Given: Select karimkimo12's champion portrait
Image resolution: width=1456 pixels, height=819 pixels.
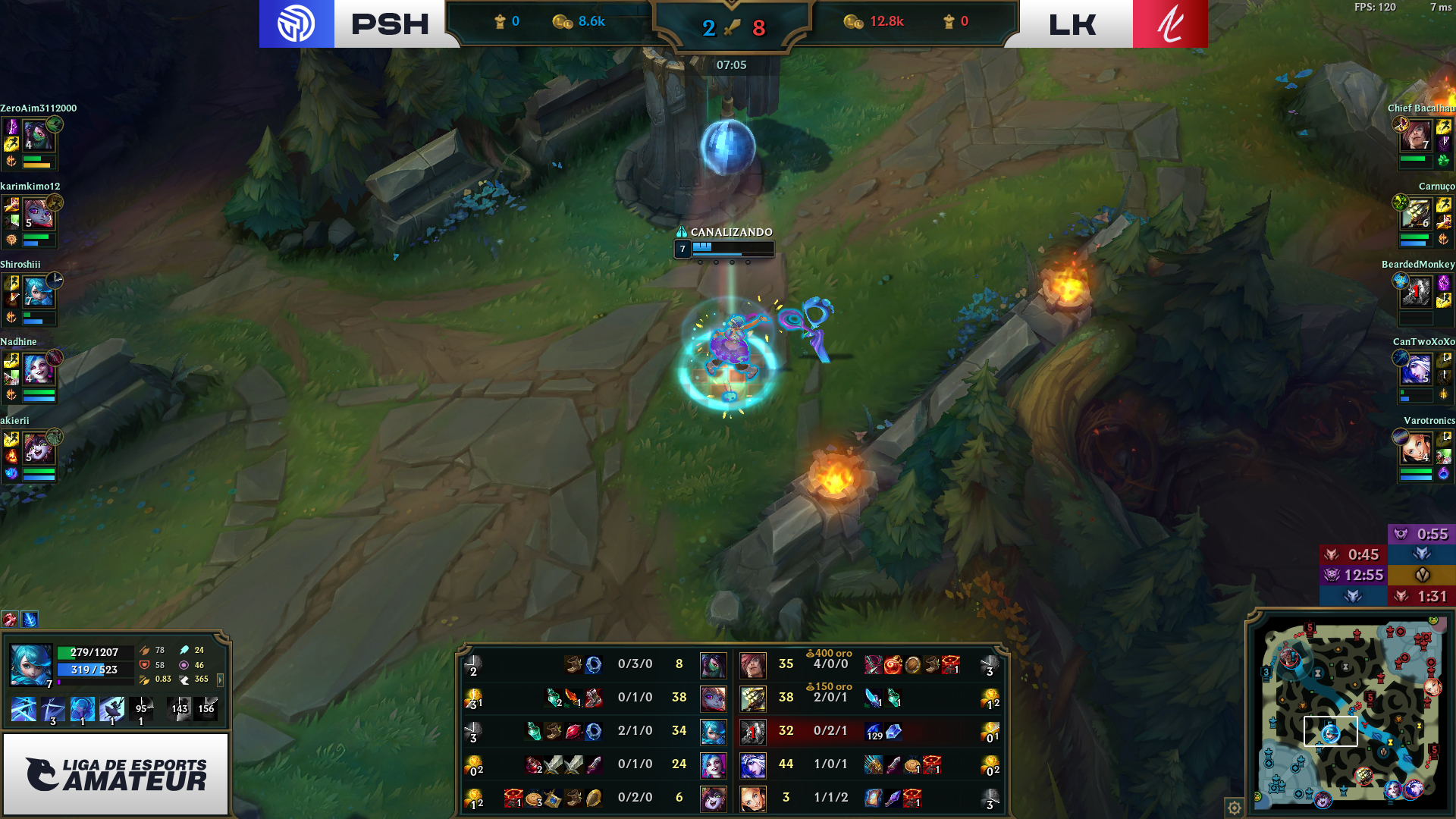Looking at the screenshot, I should 37,214.
